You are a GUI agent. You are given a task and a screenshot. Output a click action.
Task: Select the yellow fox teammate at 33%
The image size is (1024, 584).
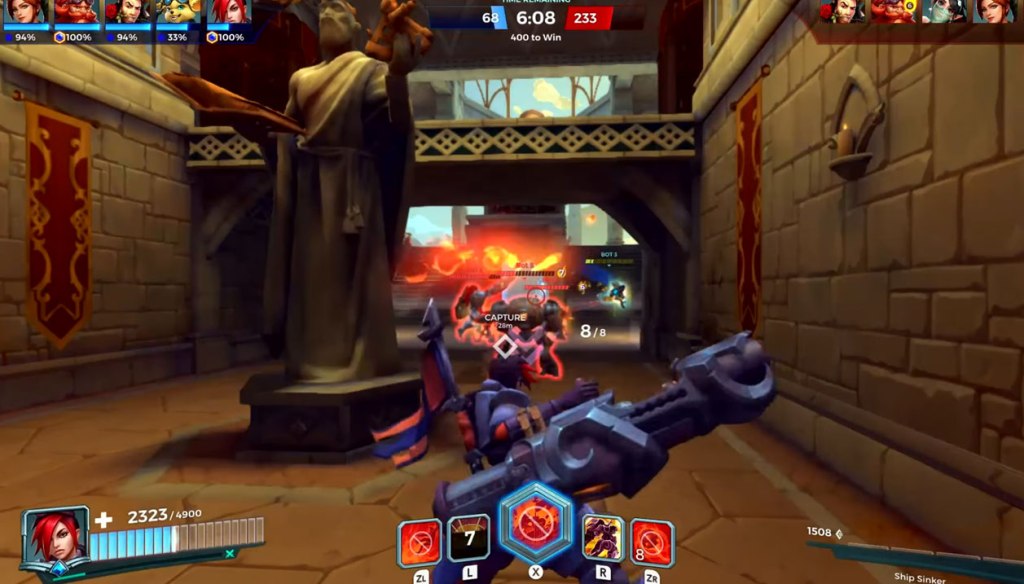[178, 12]
